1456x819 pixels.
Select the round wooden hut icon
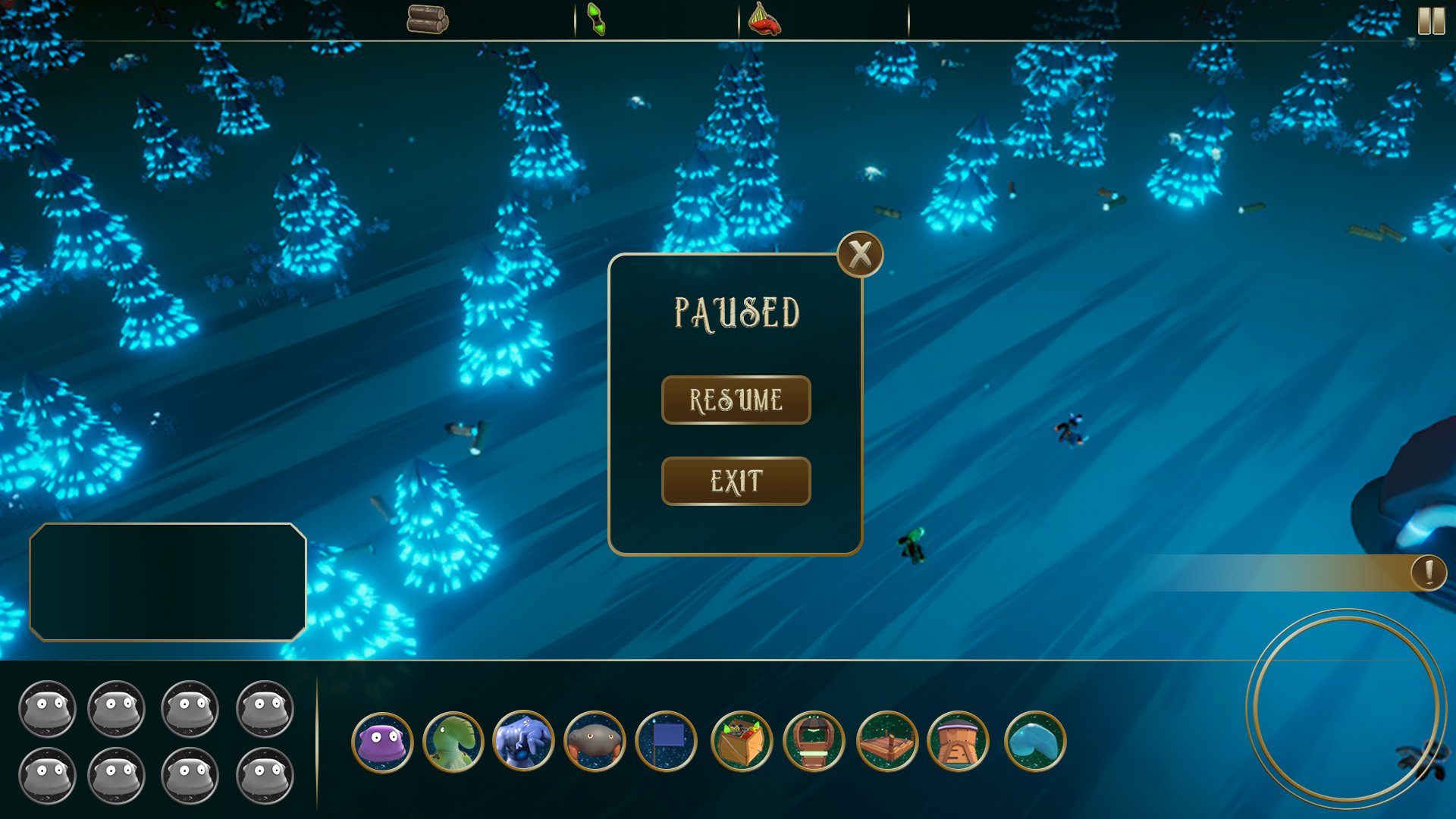959,741
